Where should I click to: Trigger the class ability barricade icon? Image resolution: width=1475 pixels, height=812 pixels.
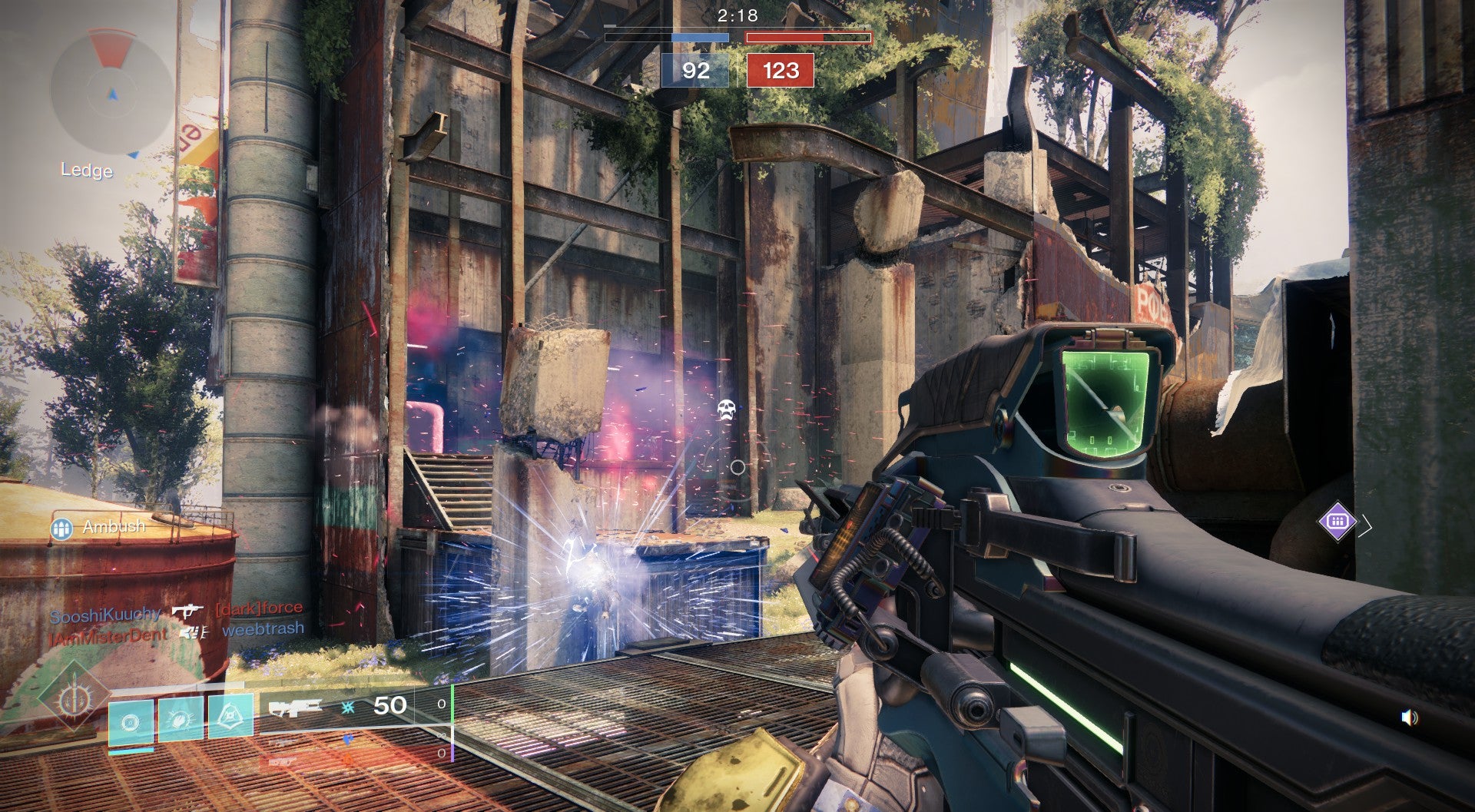230,718
